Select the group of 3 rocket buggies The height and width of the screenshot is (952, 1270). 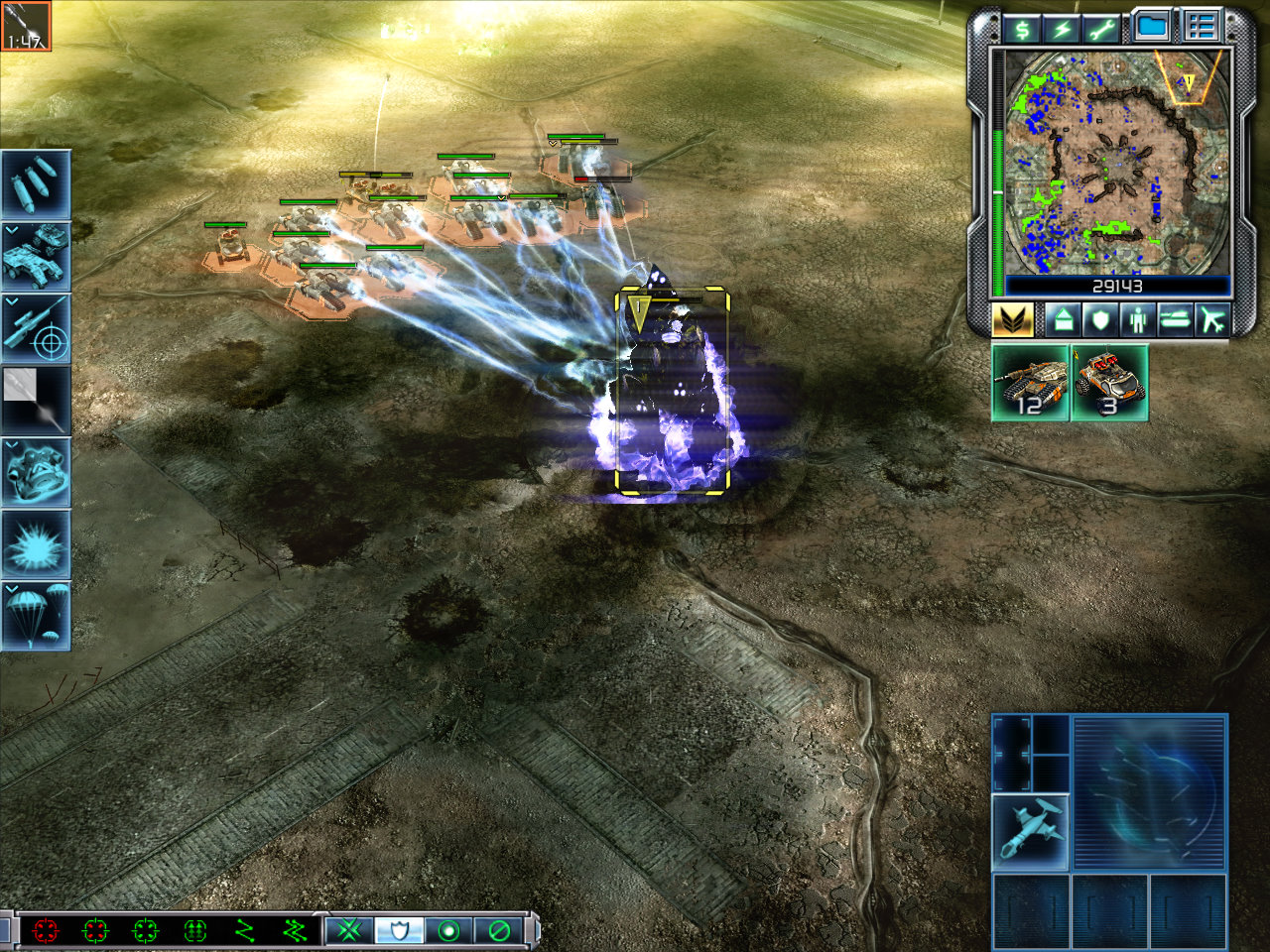click(1109, 383)
